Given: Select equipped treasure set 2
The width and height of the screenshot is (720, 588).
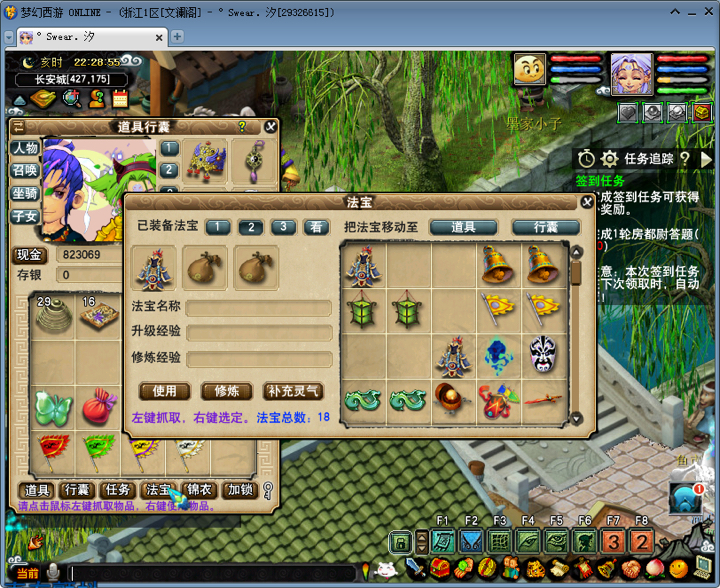Looking at the screenshot, I should click(x=250, y=227).
